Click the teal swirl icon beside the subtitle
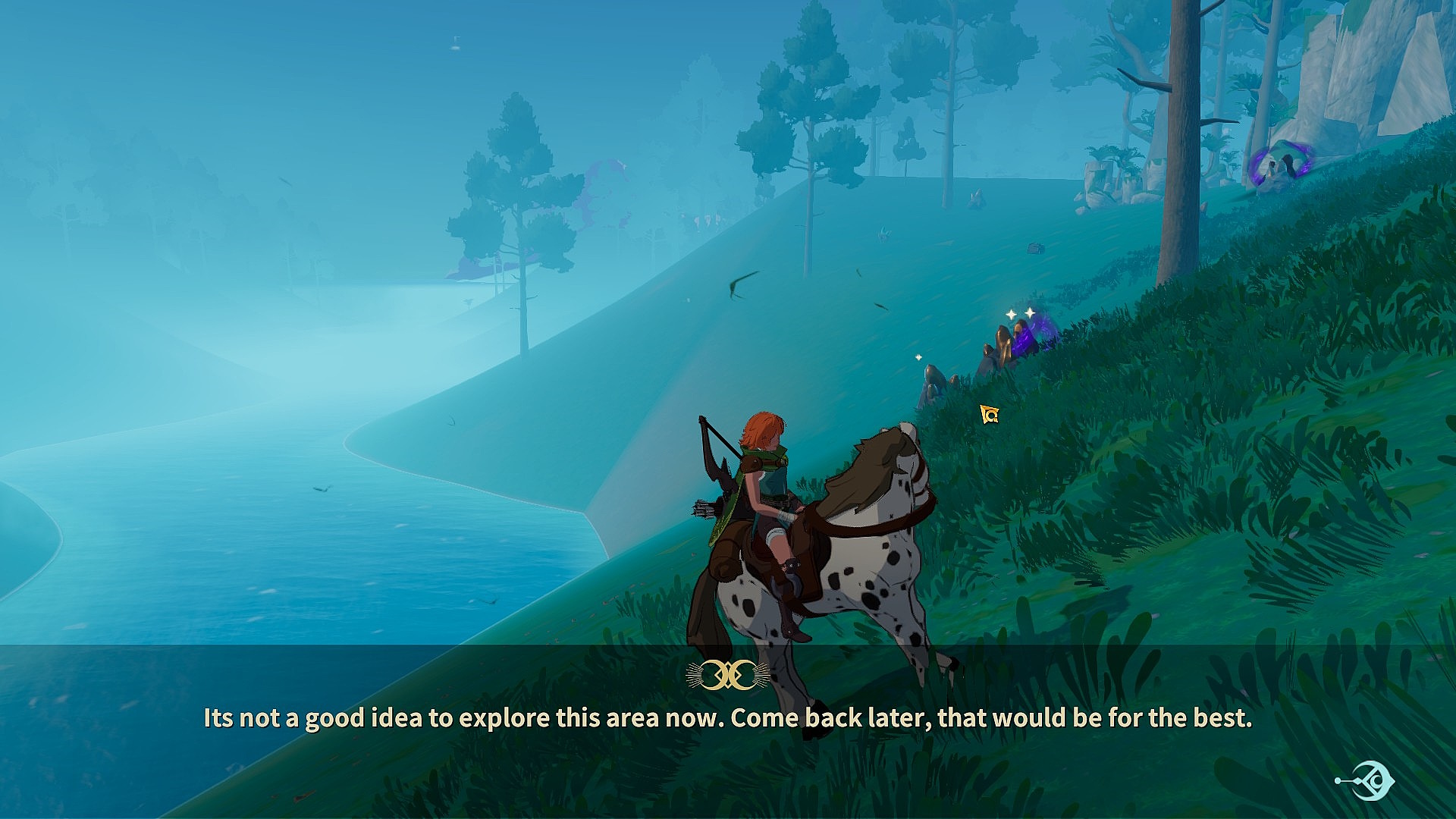The image size is (1456, 819). tap(1367, 780)
